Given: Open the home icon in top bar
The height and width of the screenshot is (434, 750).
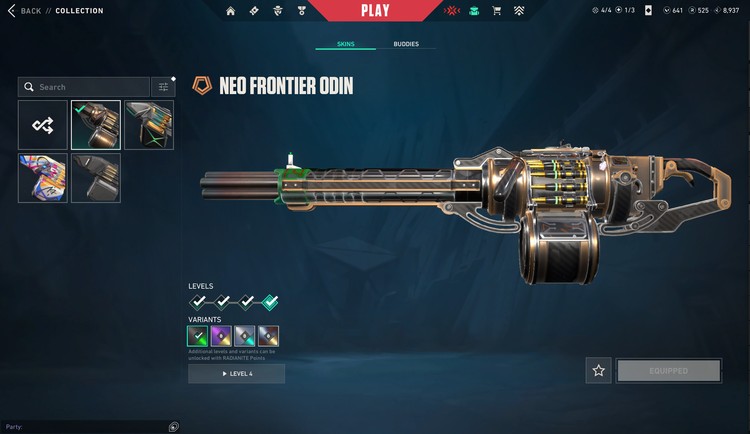Looking at the screenshot, I should pos(231,11).
